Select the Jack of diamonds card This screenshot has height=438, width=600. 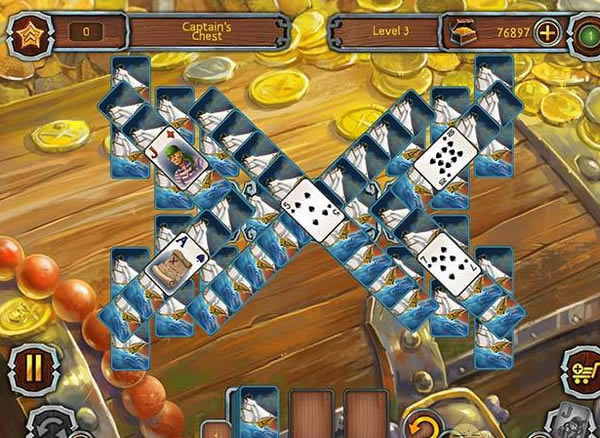click(177, 160)
